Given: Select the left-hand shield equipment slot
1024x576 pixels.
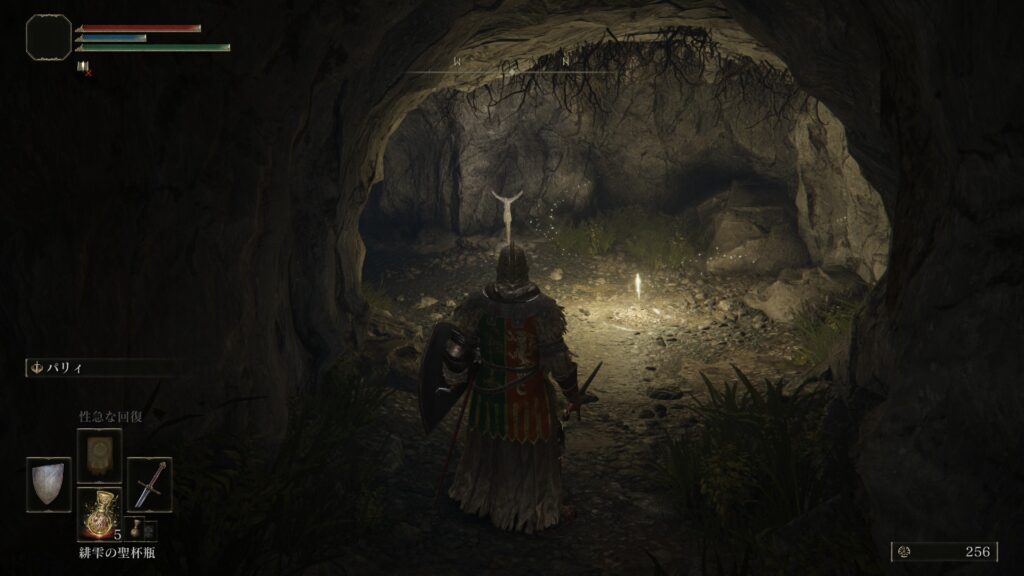Looking at the screenshot, I should pyautogui.click(x=49, y=485).
